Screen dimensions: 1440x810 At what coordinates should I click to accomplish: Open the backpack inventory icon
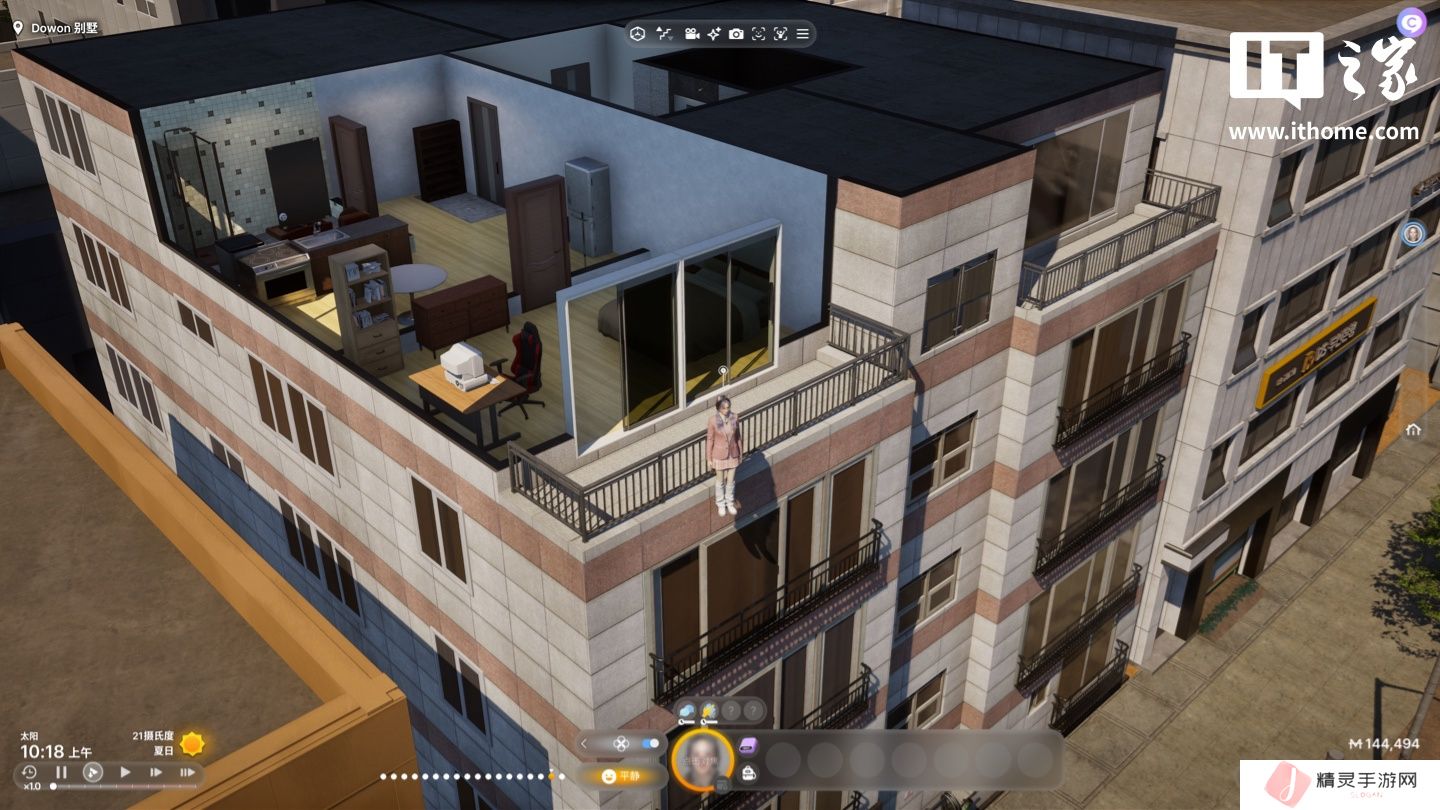click(x=748, y=772)
